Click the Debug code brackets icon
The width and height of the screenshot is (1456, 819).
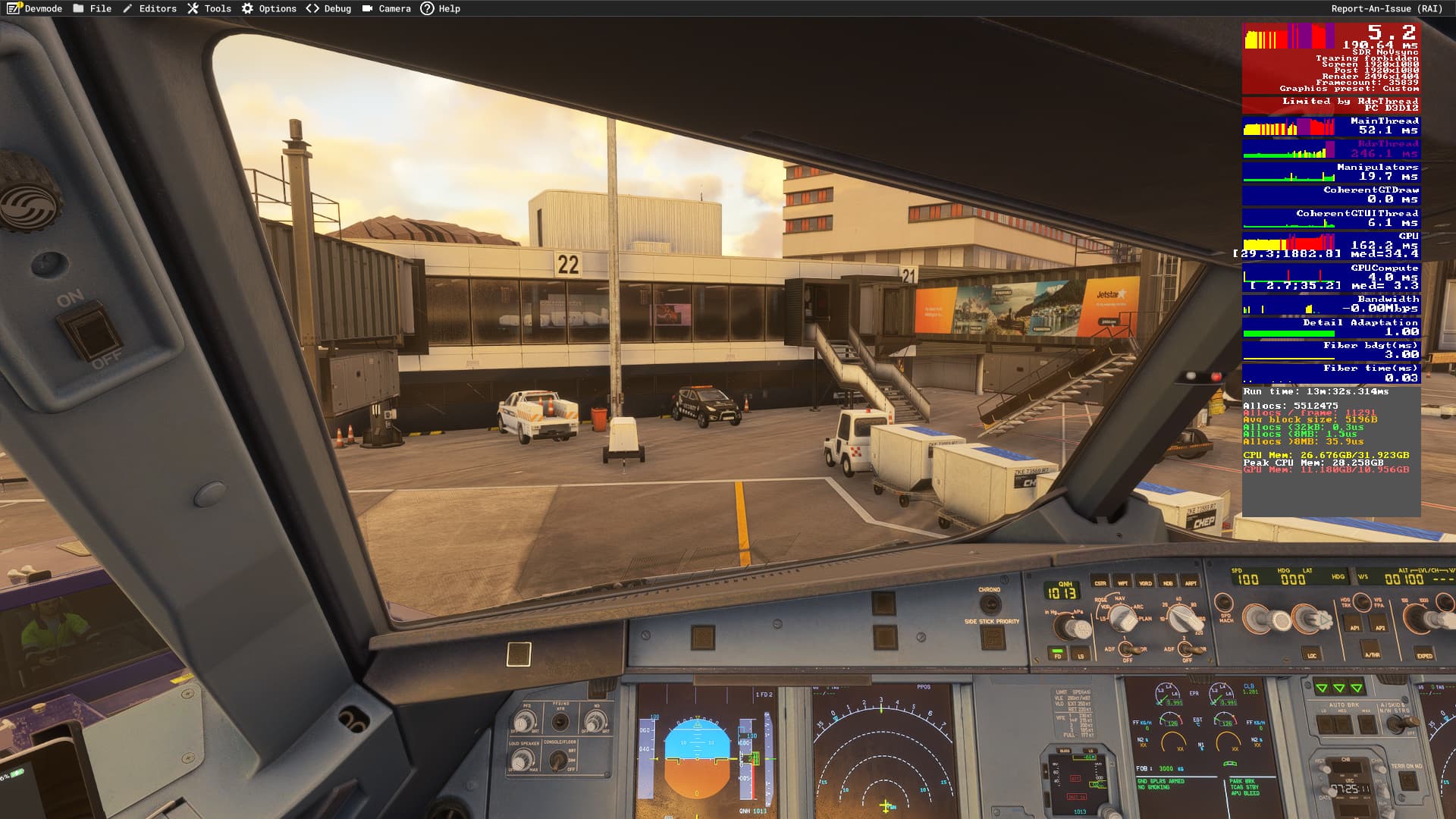[311, 8]
